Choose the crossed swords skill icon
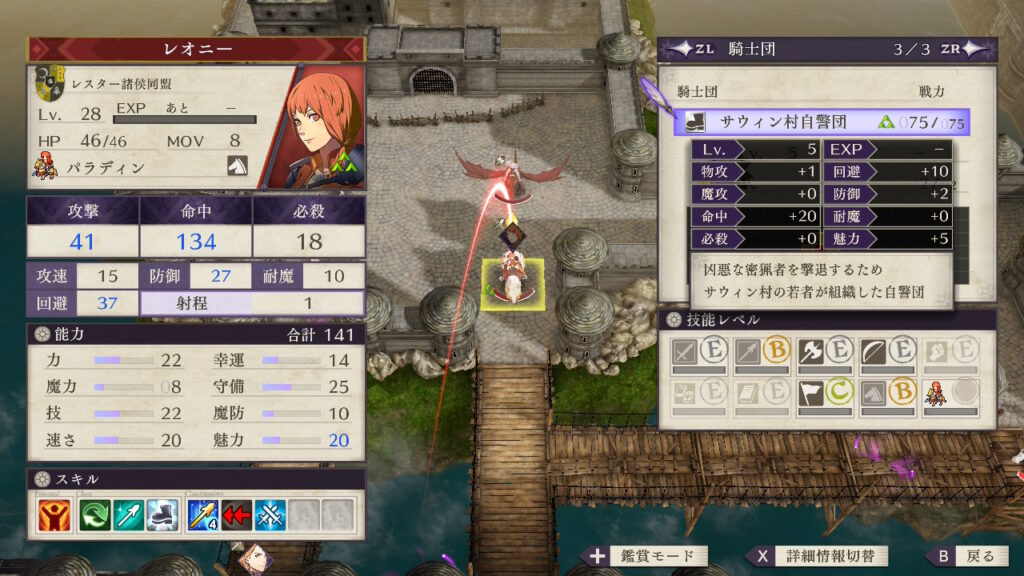 269,514
